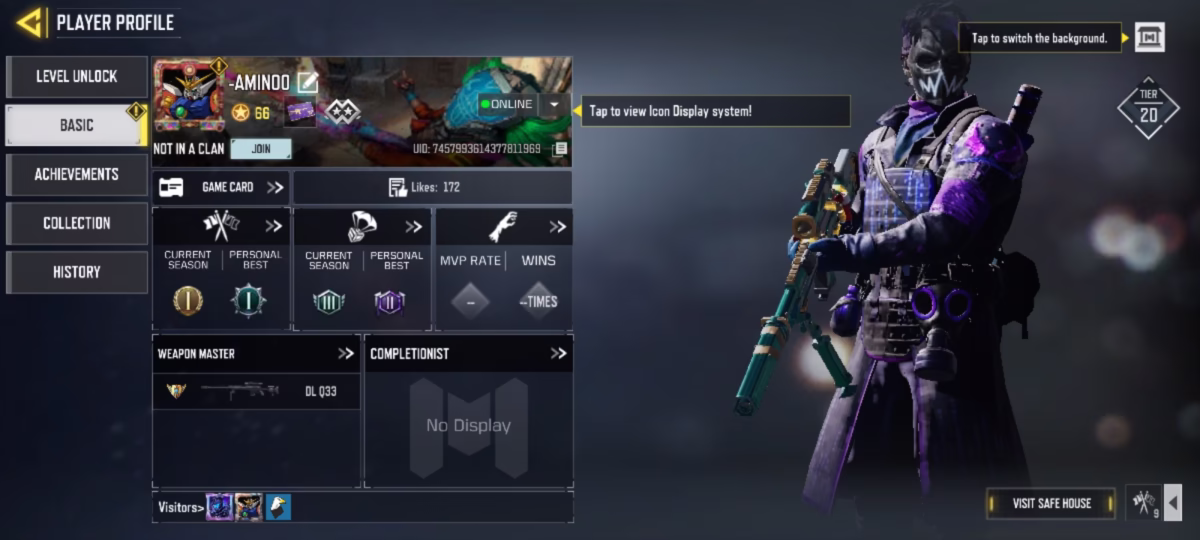This screenshot has height=540, width=1200.
Task: View the History tab
Action: tap(76, 272)
